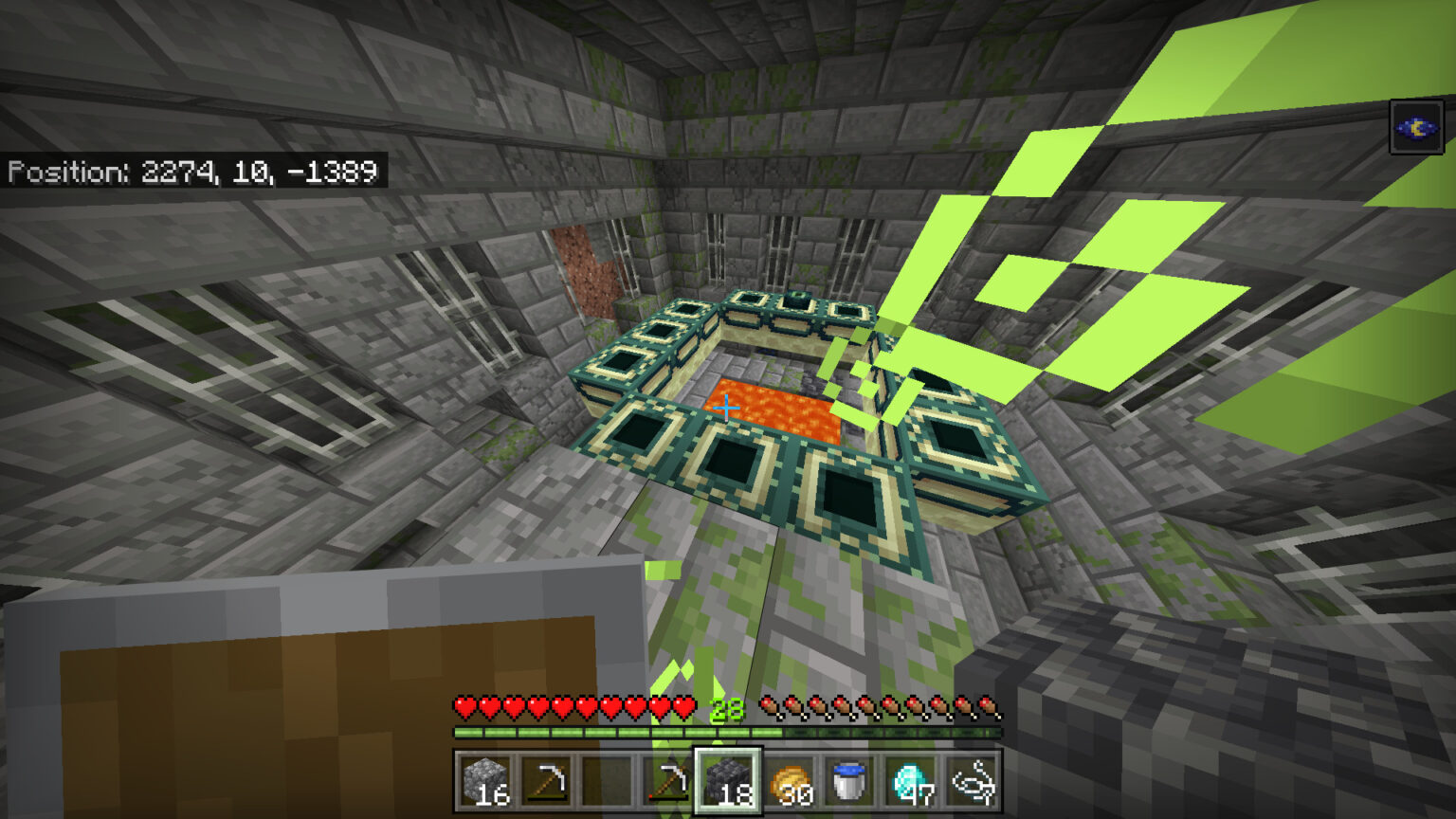Select the pickaxe with the green durability bar
This screenshot has width=1456, height=819.
(x=546, y=781)
